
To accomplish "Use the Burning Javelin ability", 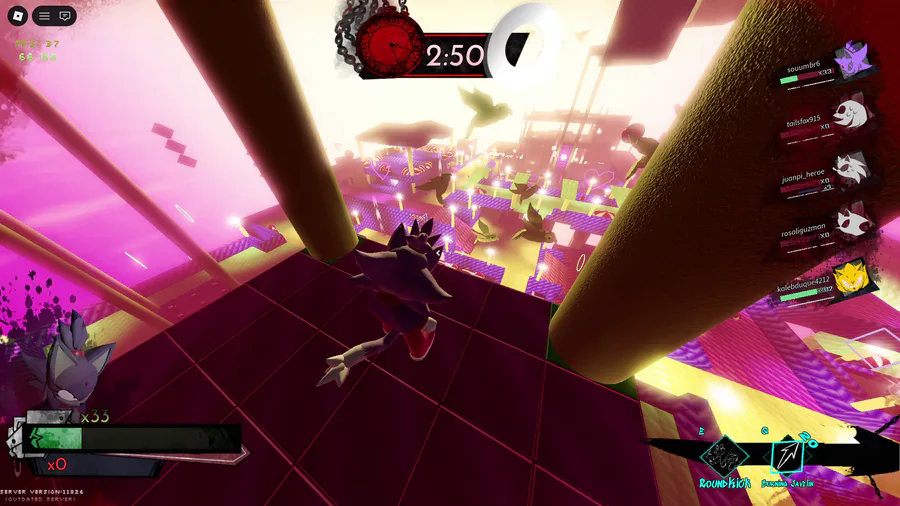I will pyautogui.click(x=787, y=457).
